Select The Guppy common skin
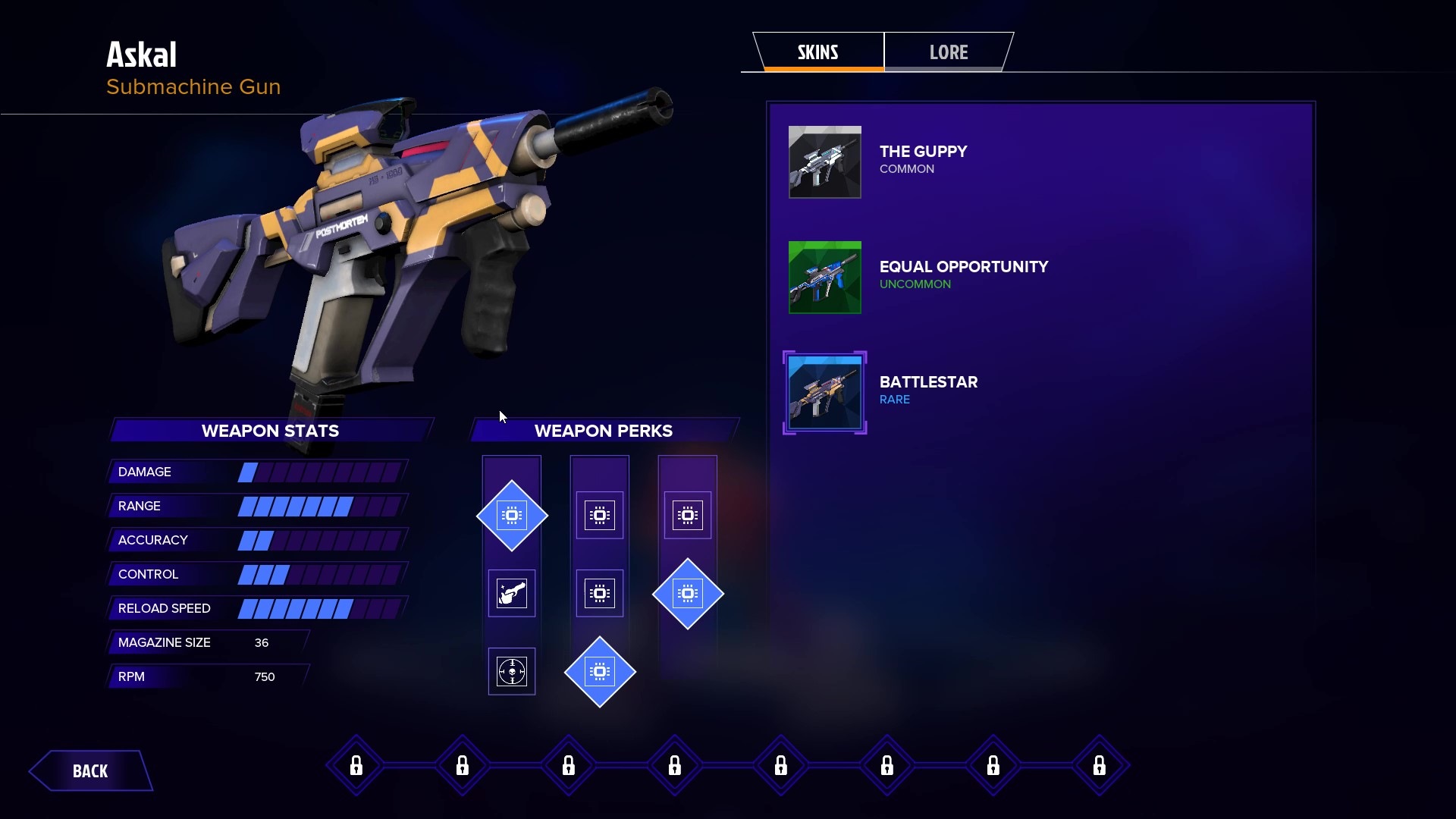Viewport: 1456px width, 819px height. pyautogui.click(x=825, y=162)
